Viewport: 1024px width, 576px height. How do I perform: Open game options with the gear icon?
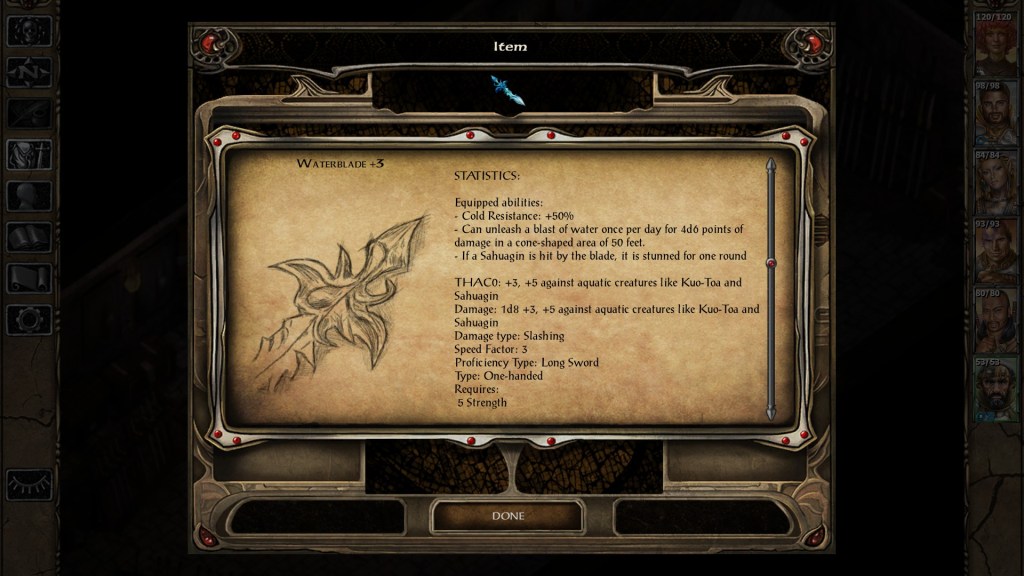[29, 319]
